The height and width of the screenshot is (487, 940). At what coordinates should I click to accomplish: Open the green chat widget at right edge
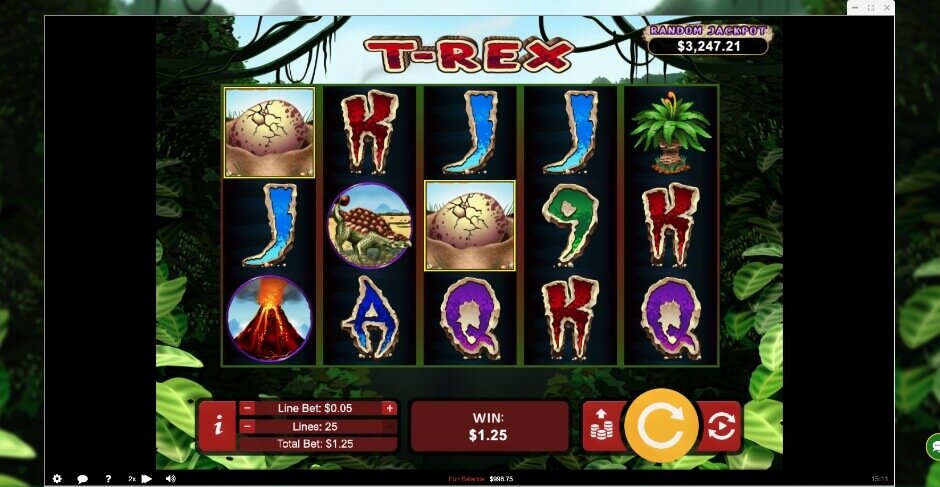pyautogui.click(x=932, y=445)
